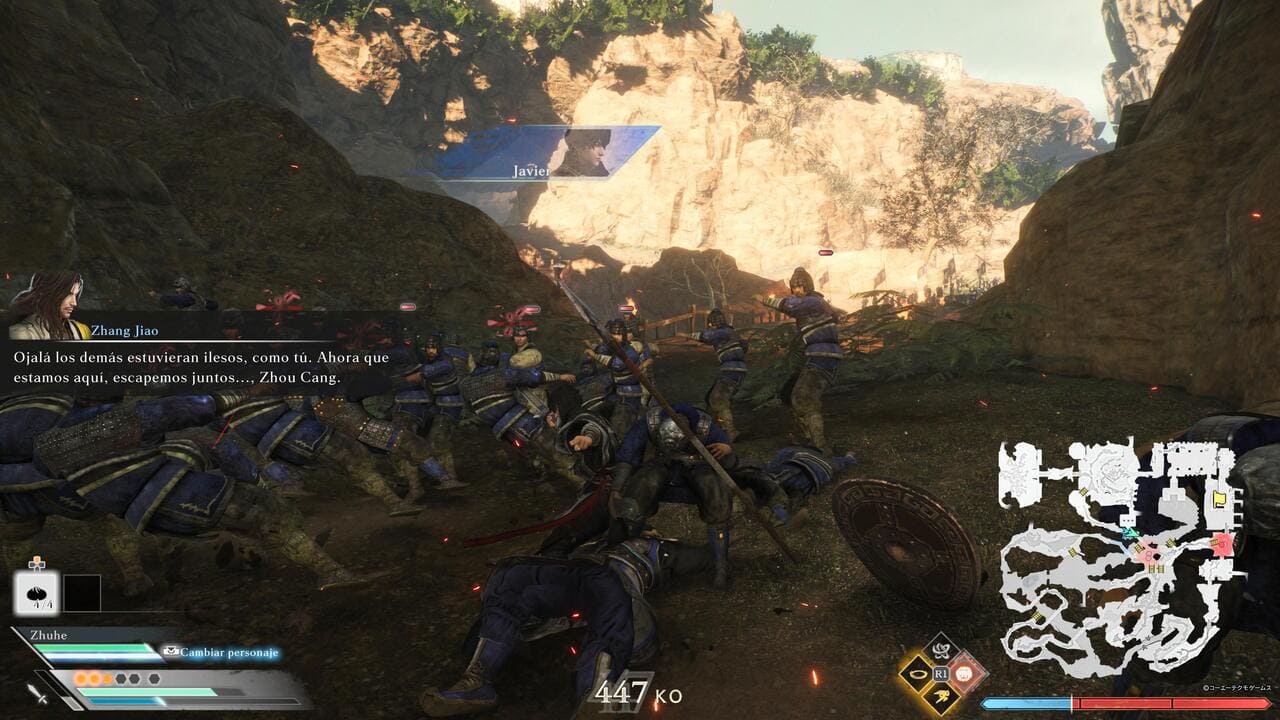Click the yellow flag marker on the minimap

(x=1220, y=497)
